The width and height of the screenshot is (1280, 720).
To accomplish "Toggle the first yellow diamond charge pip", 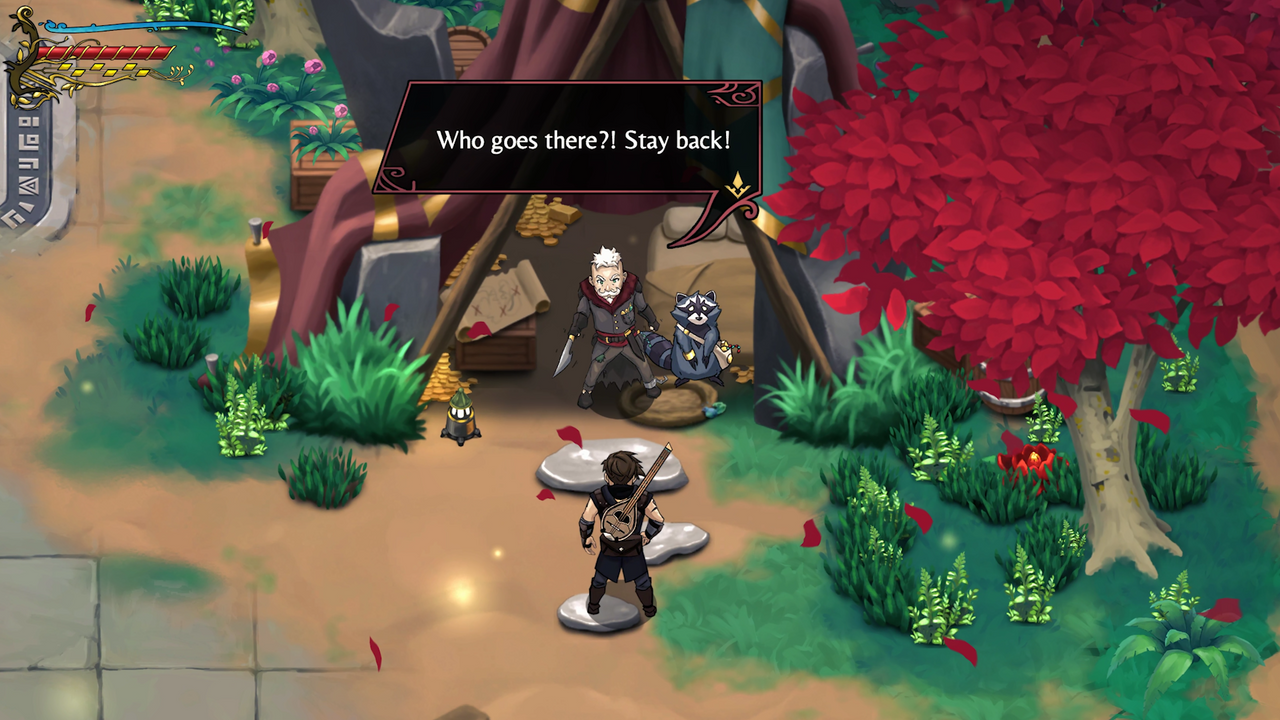I will click(x=65, y=68).
